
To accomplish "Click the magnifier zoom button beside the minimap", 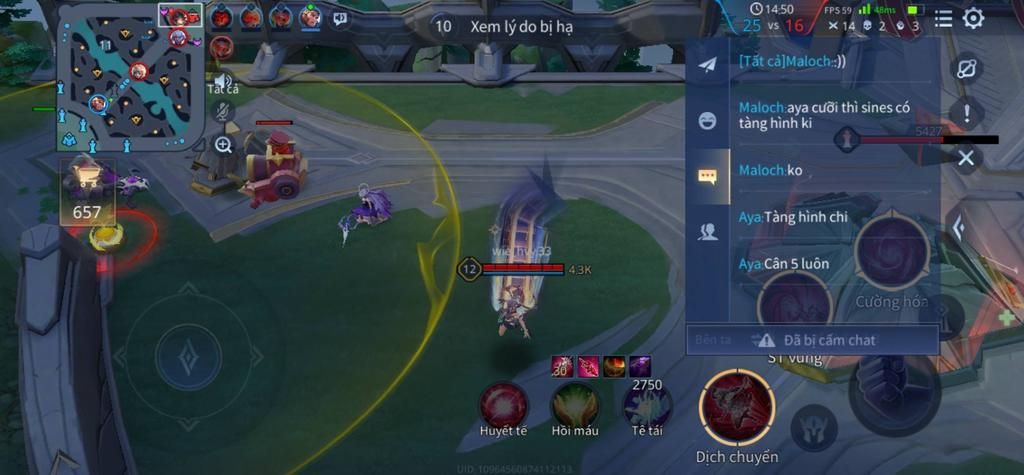I will click(222, 145).
